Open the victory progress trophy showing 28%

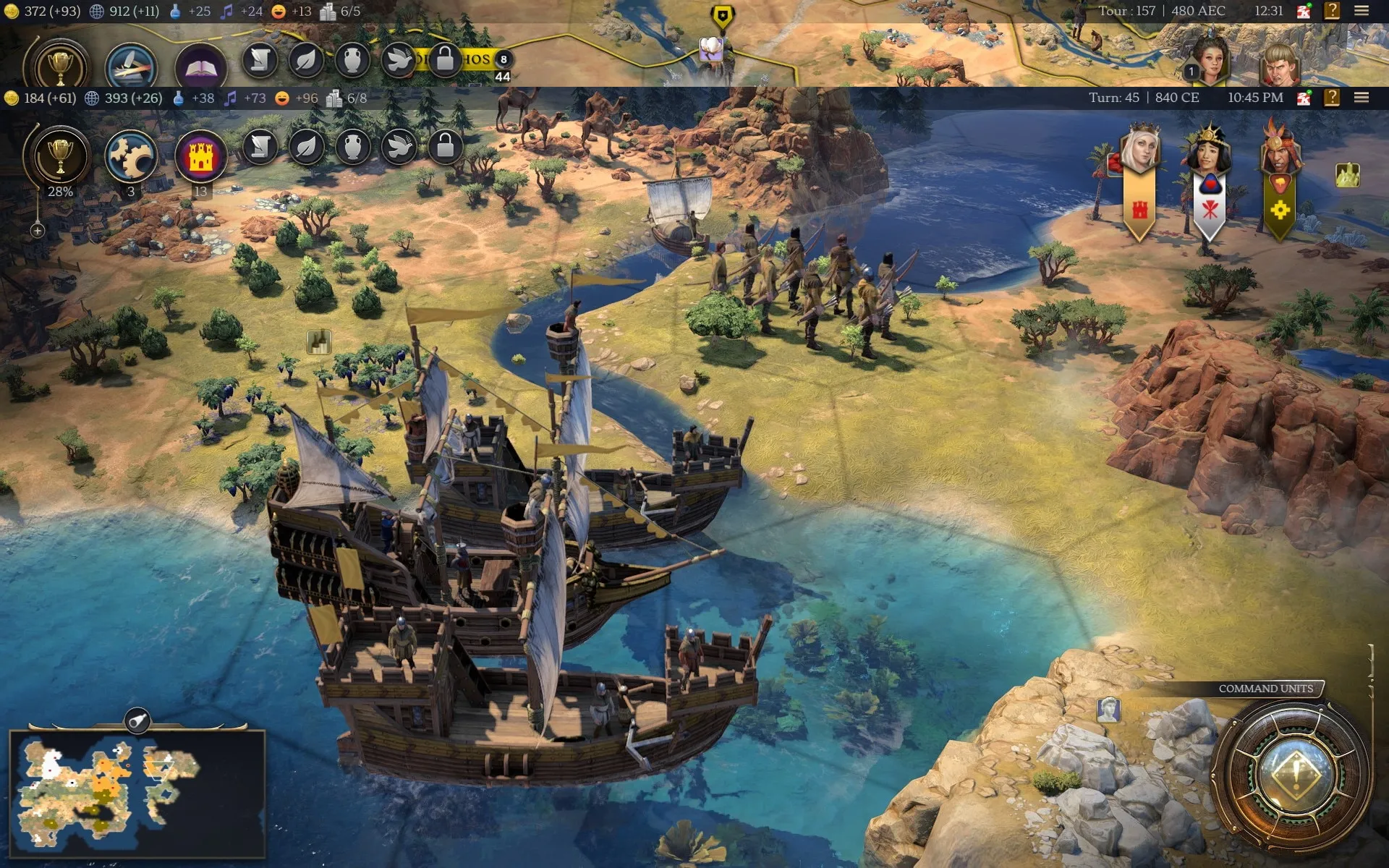click(60, 156)
